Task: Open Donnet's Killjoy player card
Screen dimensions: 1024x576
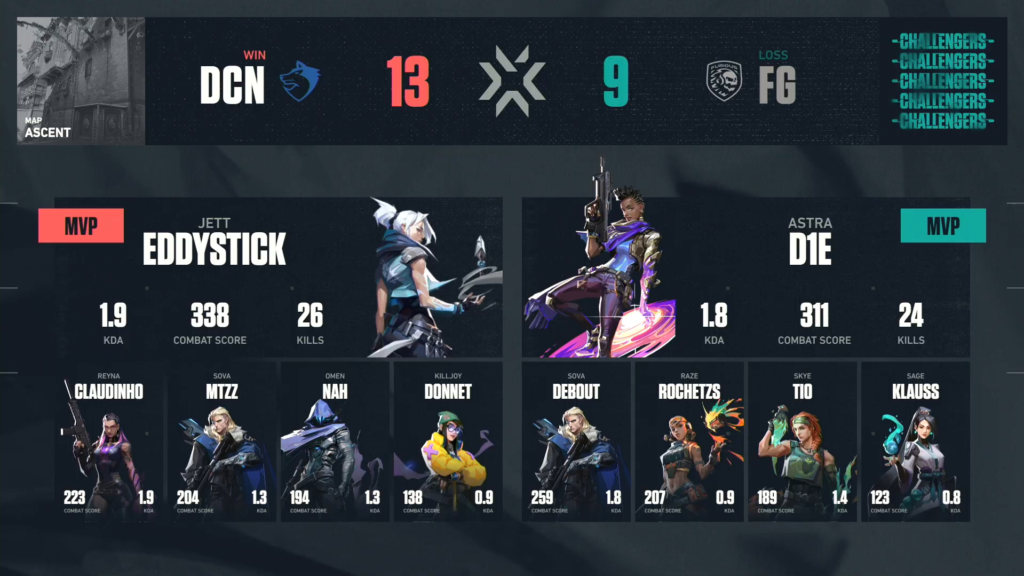Action: tap(447, 440)
